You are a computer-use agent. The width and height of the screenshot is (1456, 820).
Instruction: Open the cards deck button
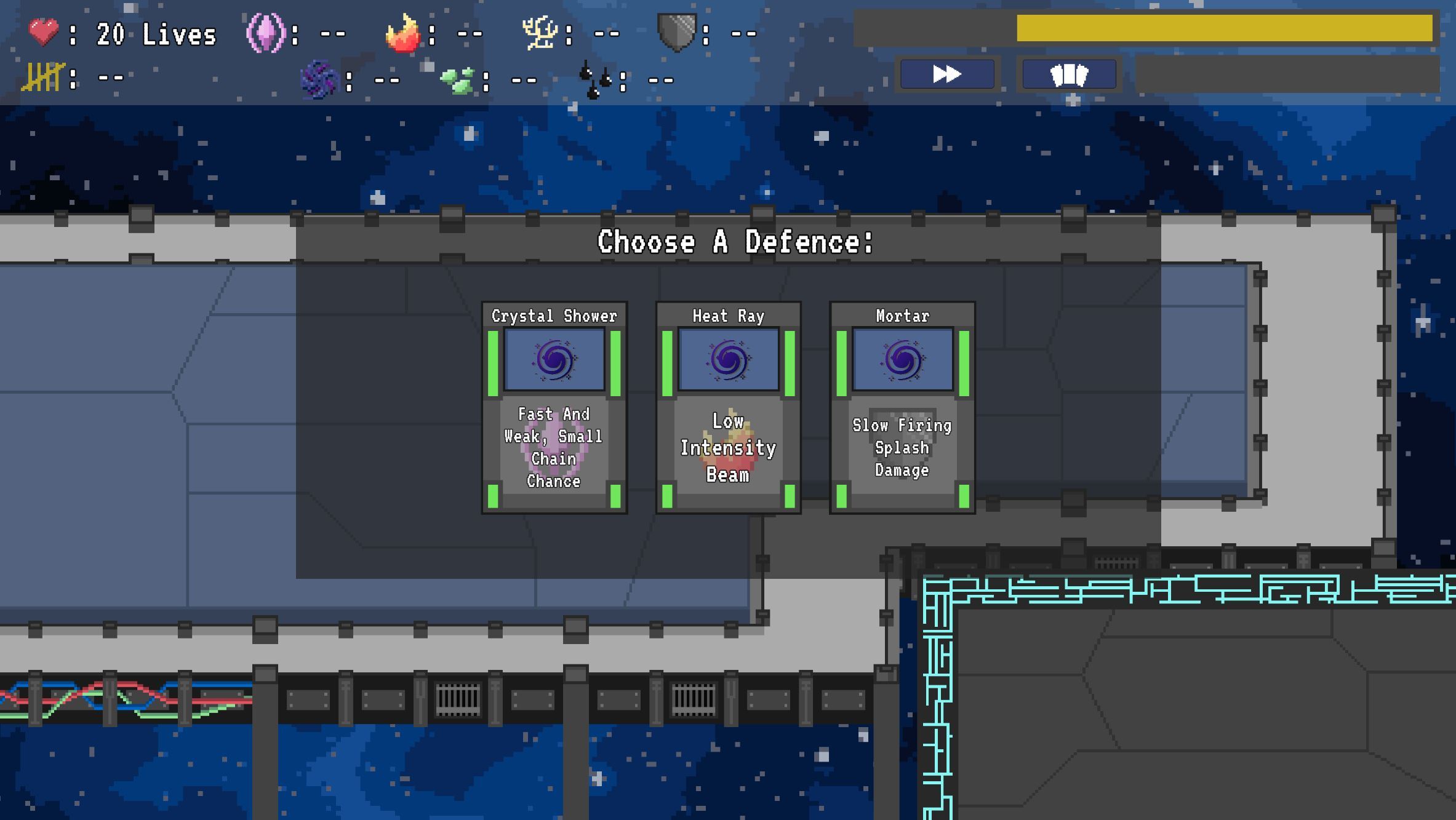point(1069,74)
